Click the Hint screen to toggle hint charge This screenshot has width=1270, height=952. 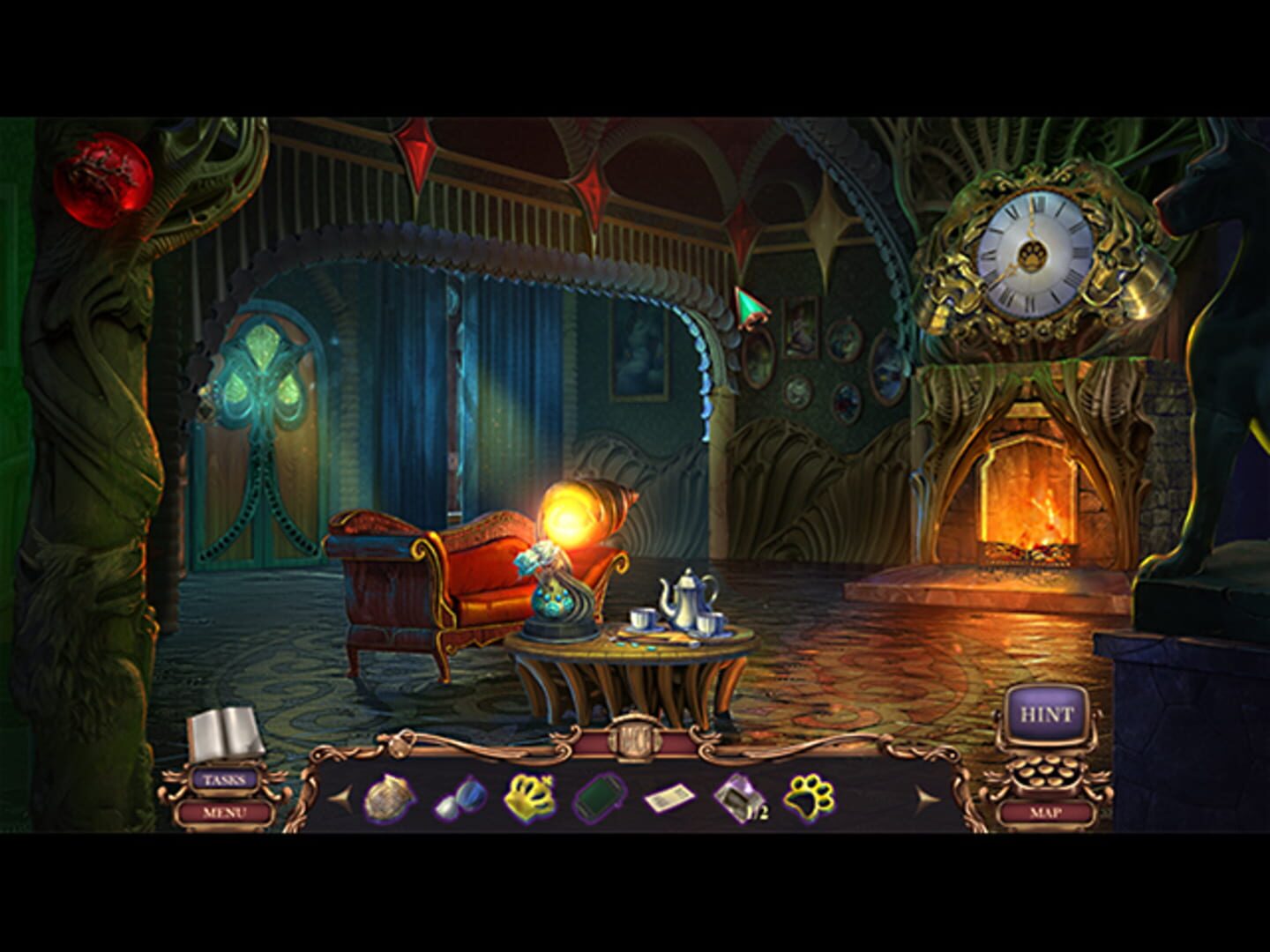click(1049, 710)
